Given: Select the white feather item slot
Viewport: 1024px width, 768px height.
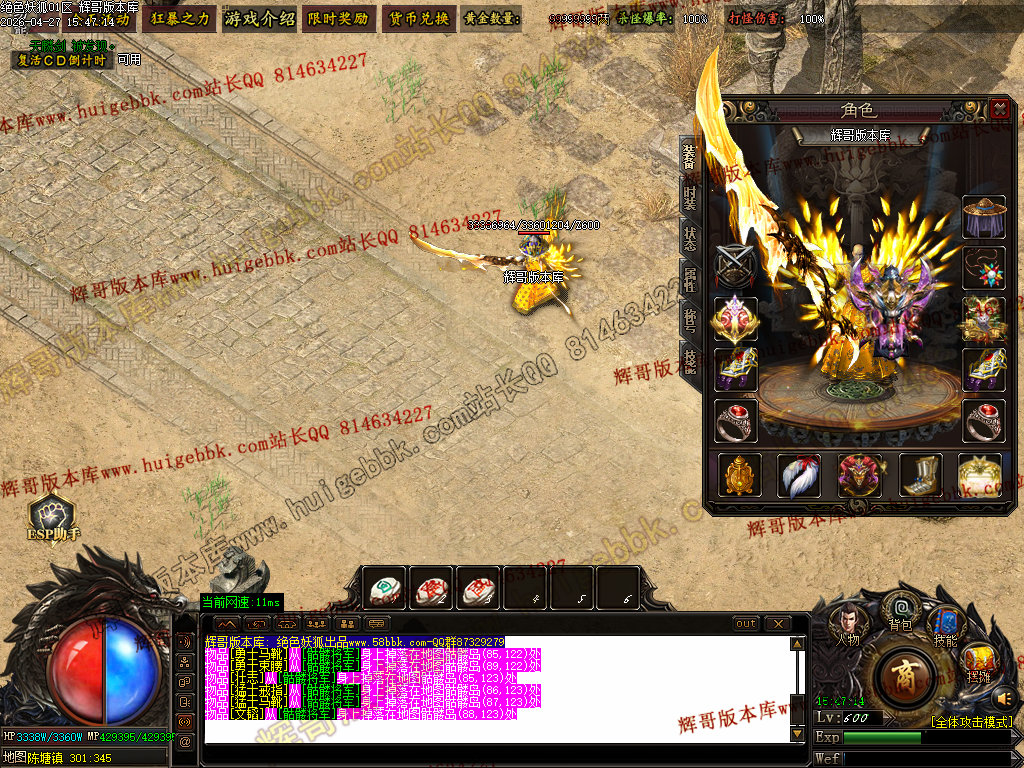Looking at the screenshot, I should click(799, 475).
